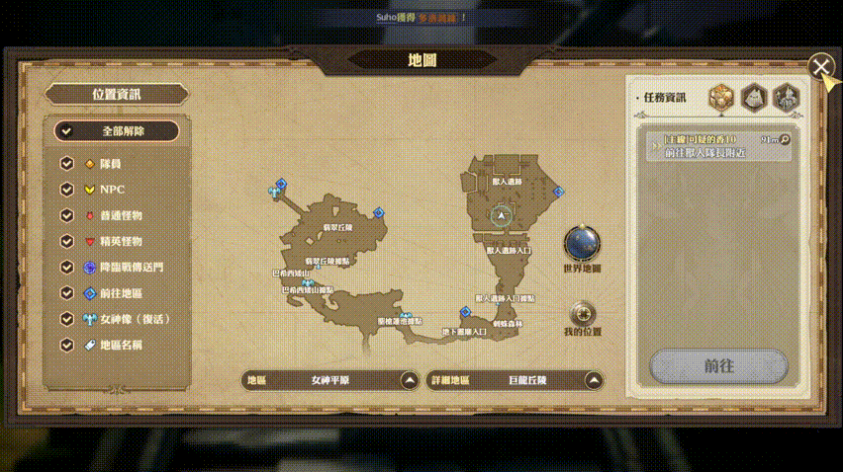This screenshot has width=843, height=472.
Task: Select the highlighted first quest category icon
Action: click(x=722, y=97)
